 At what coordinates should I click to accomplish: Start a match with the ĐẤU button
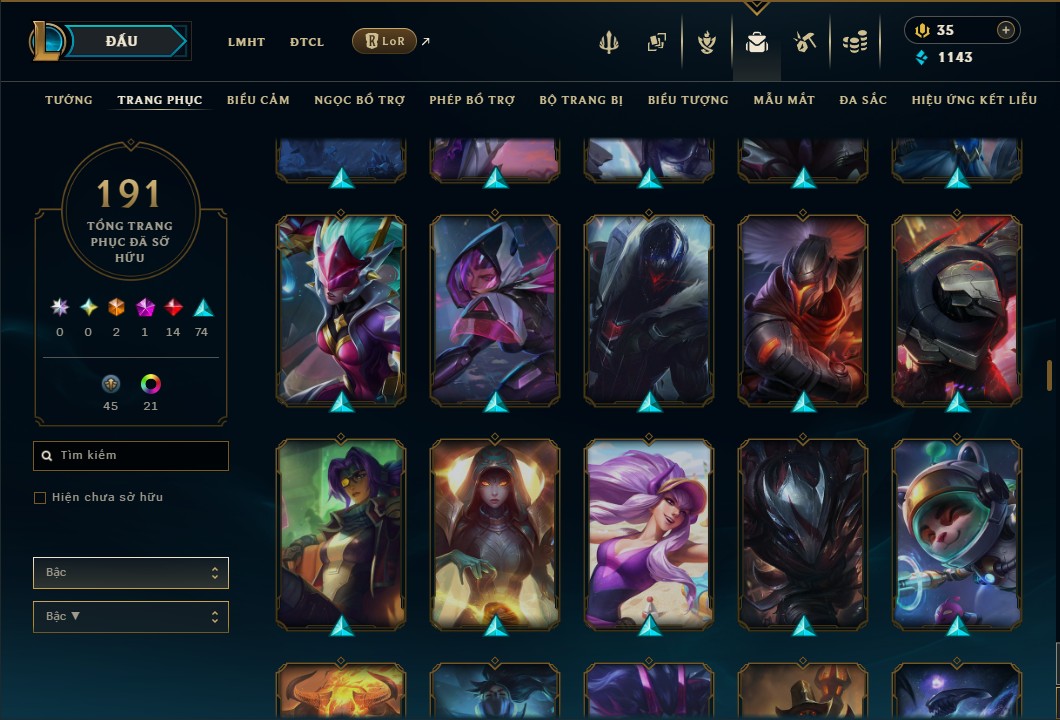[120, 41]
